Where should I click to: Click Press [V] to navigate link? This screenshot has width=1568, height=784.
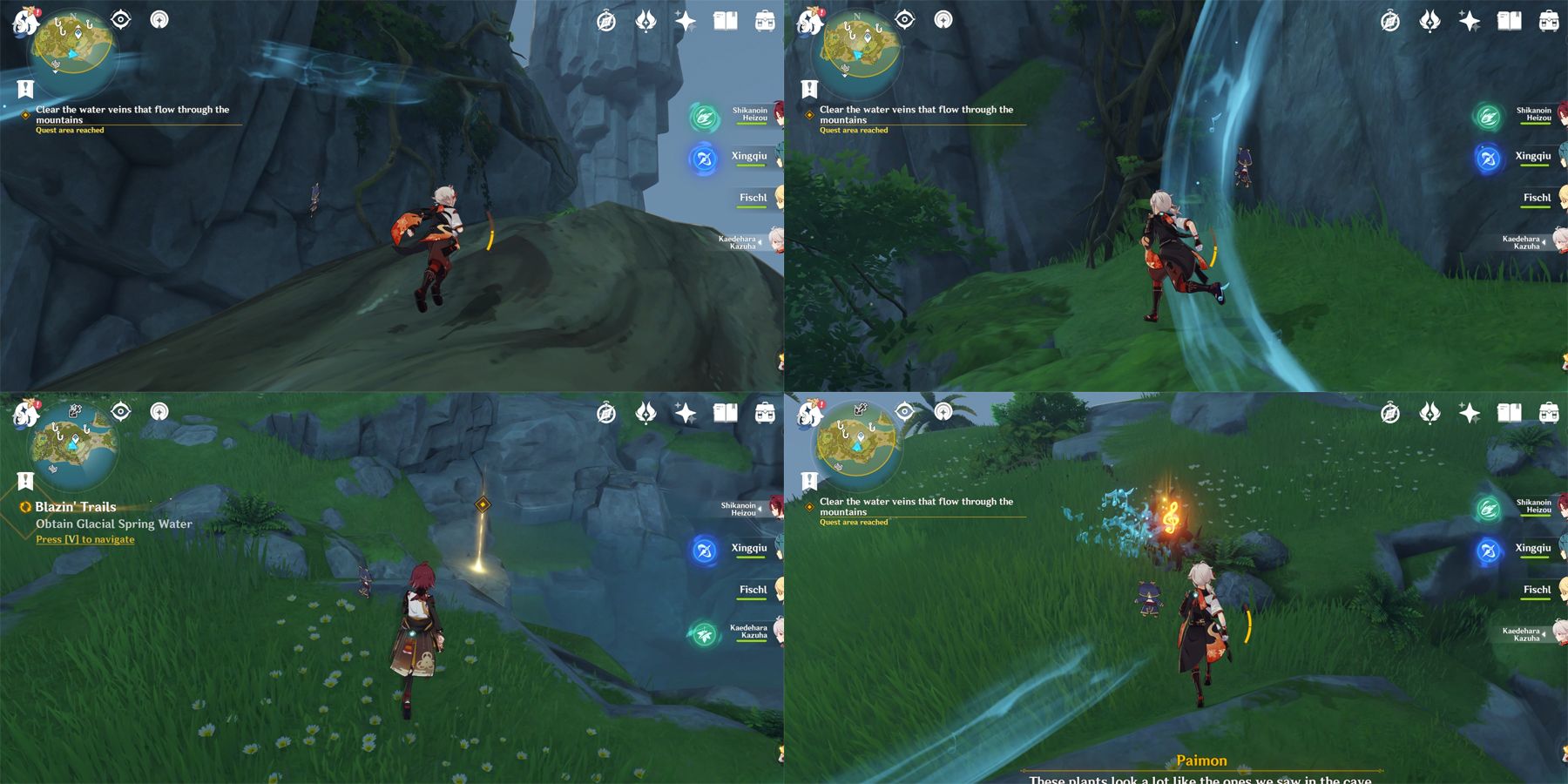coord(84,539)
